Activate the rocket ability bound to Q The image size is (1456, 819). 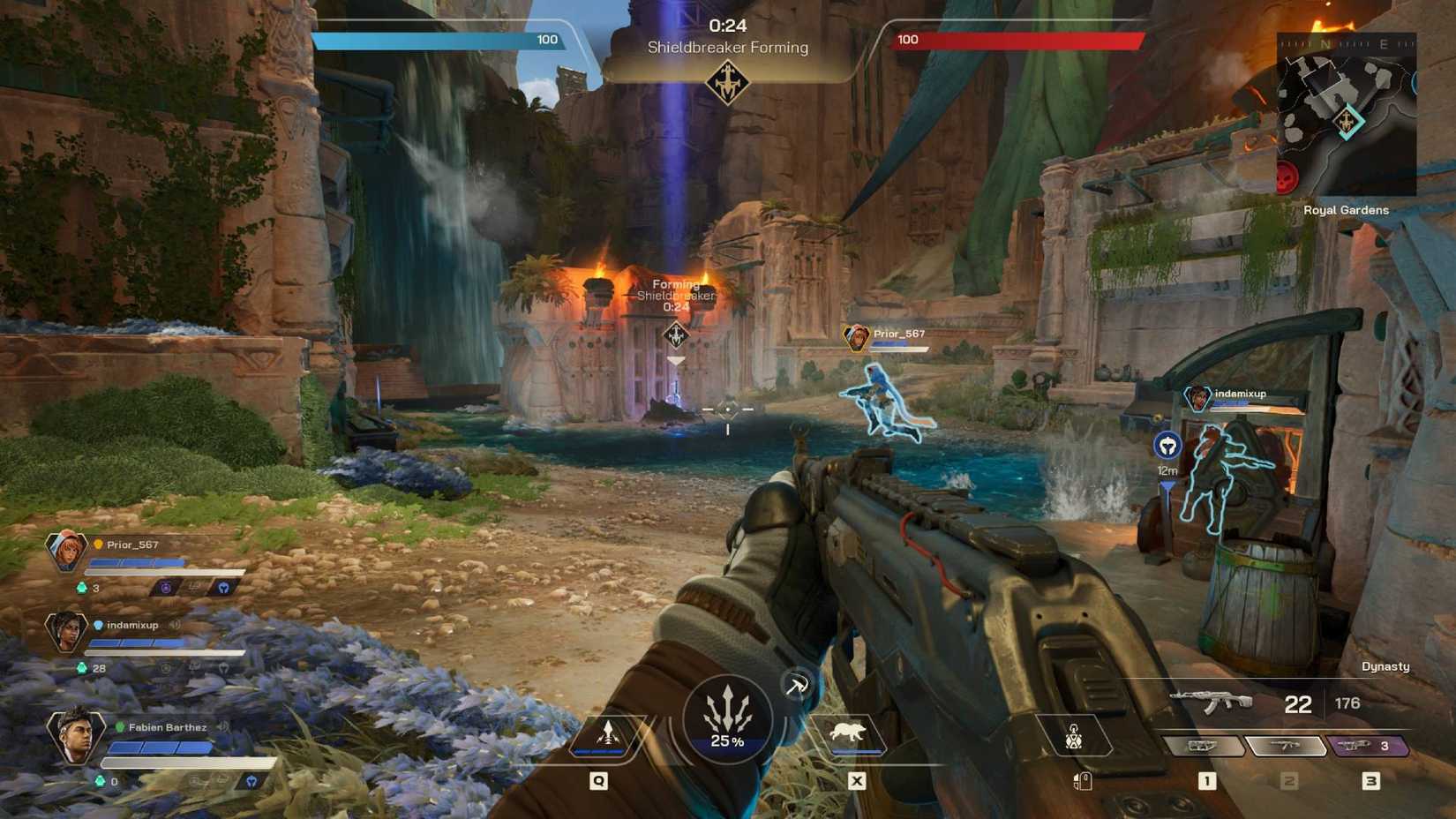coord(608,732)
